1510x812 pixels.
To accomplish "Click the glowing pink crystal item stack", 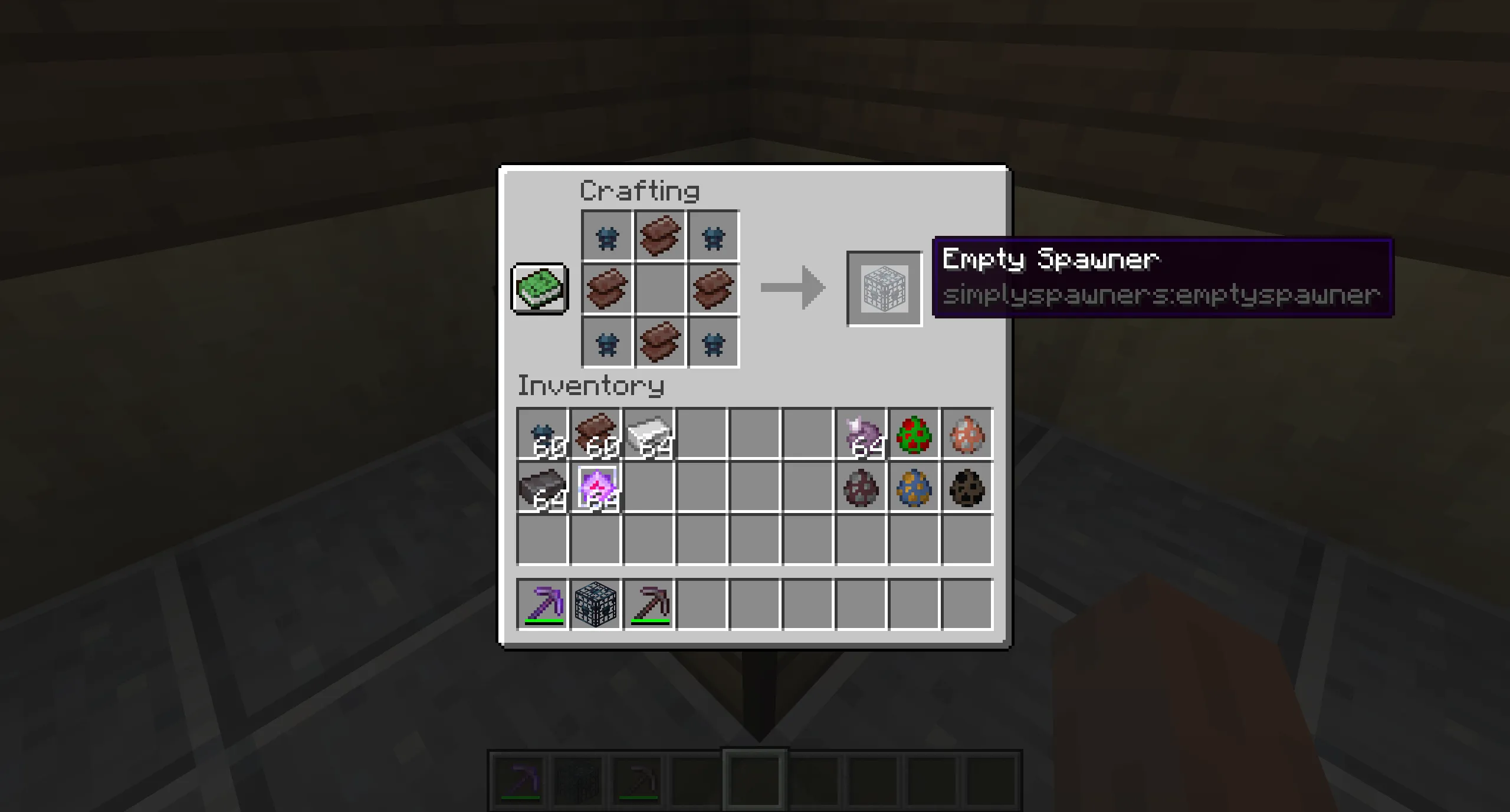I will pyautogui.click(x=596, y=488).
